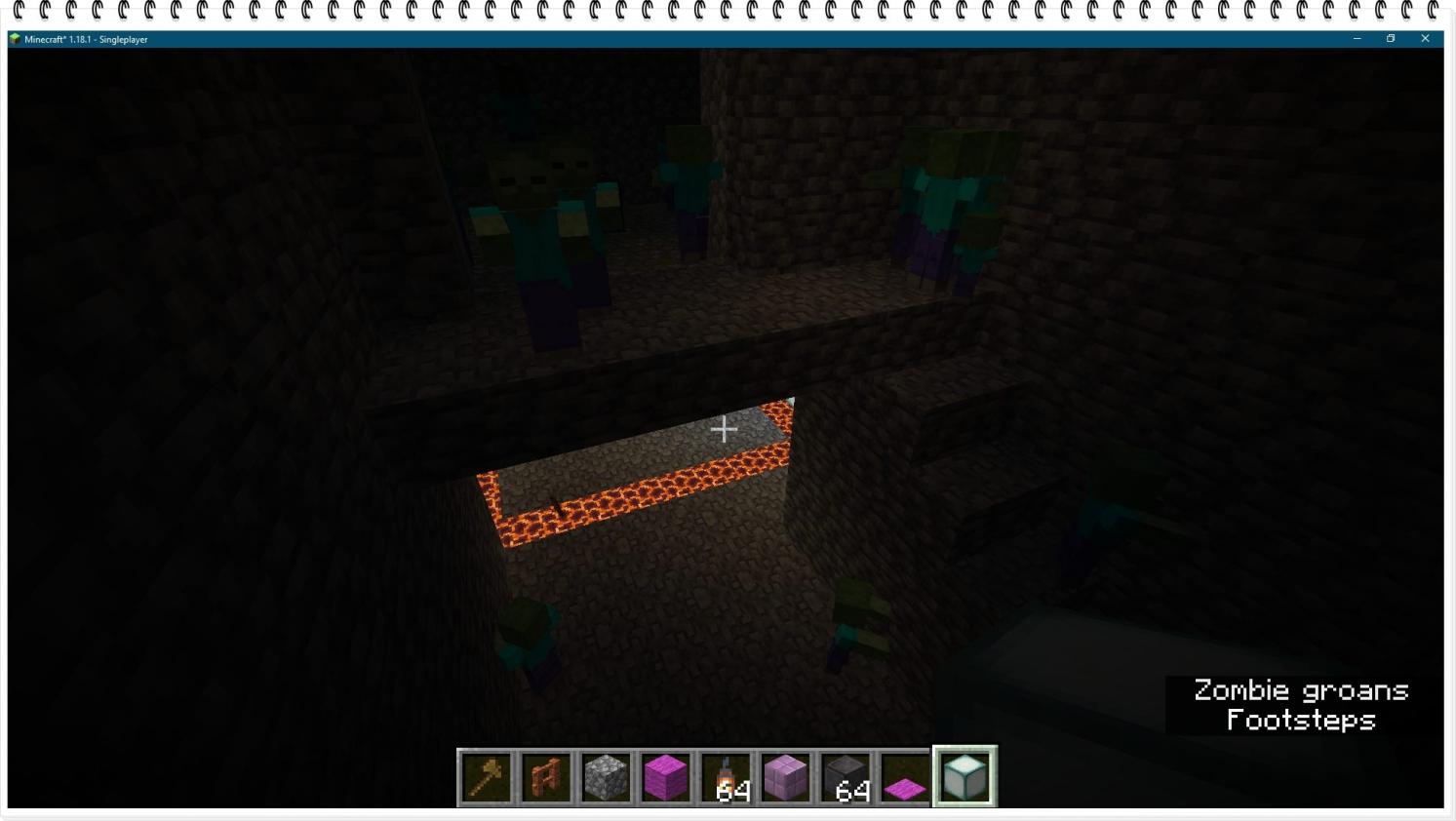This screenshot has width=1456, height=821.
Task: Select the wooden fence hotbar slot
Action: click(x=546, y=777)
